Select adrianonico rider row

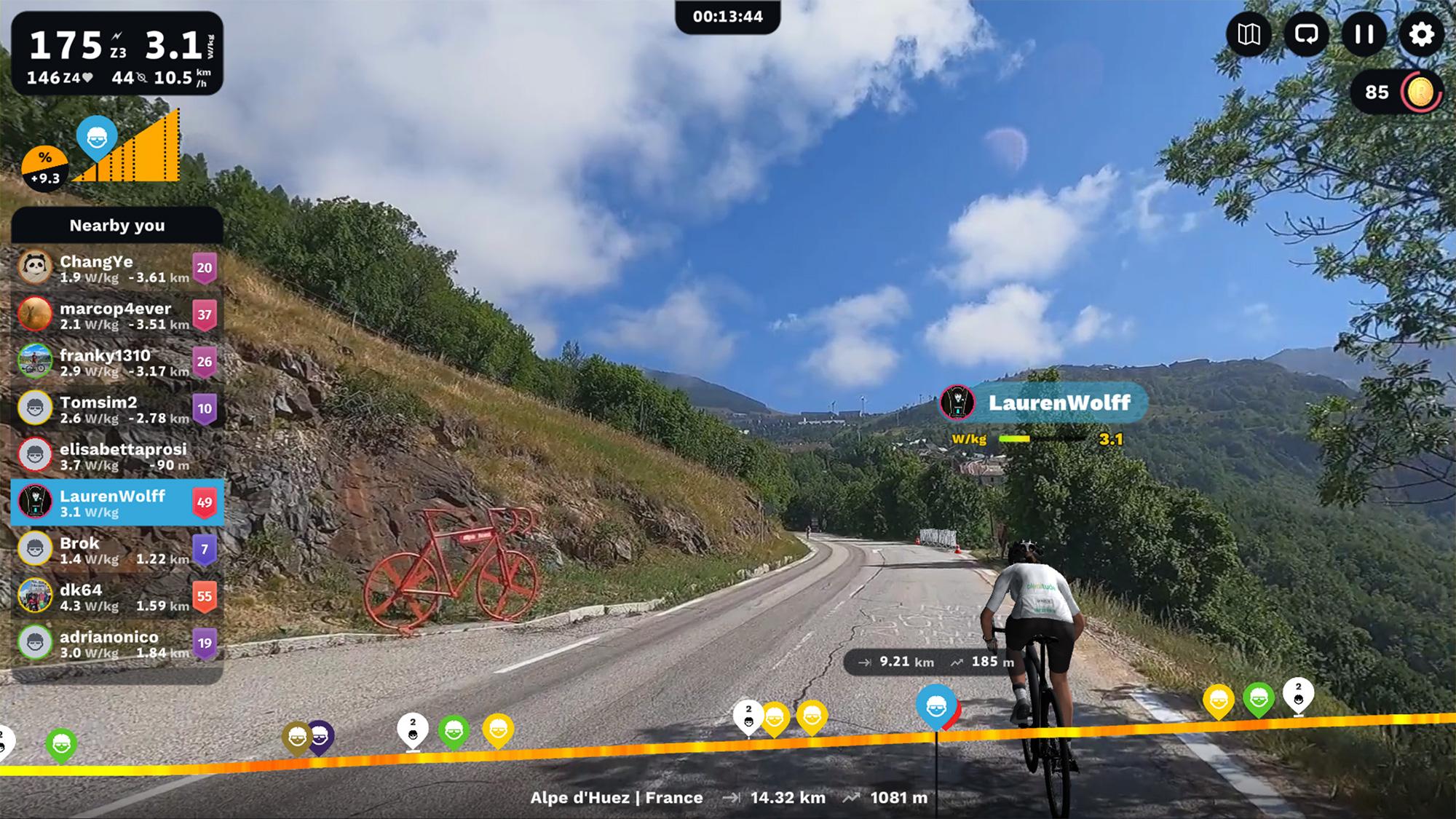116,644
